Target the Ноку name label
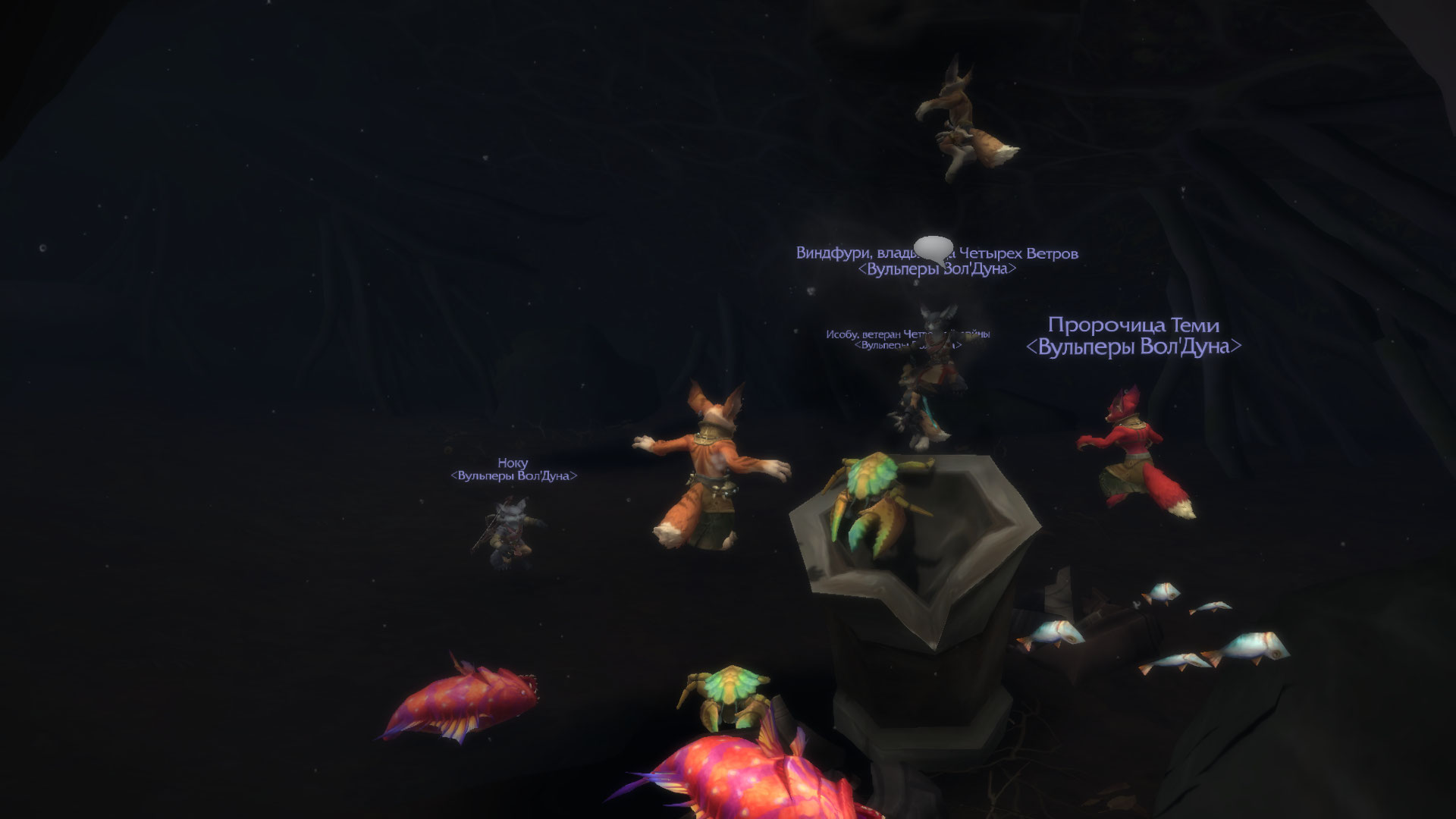 click(513, 463)
